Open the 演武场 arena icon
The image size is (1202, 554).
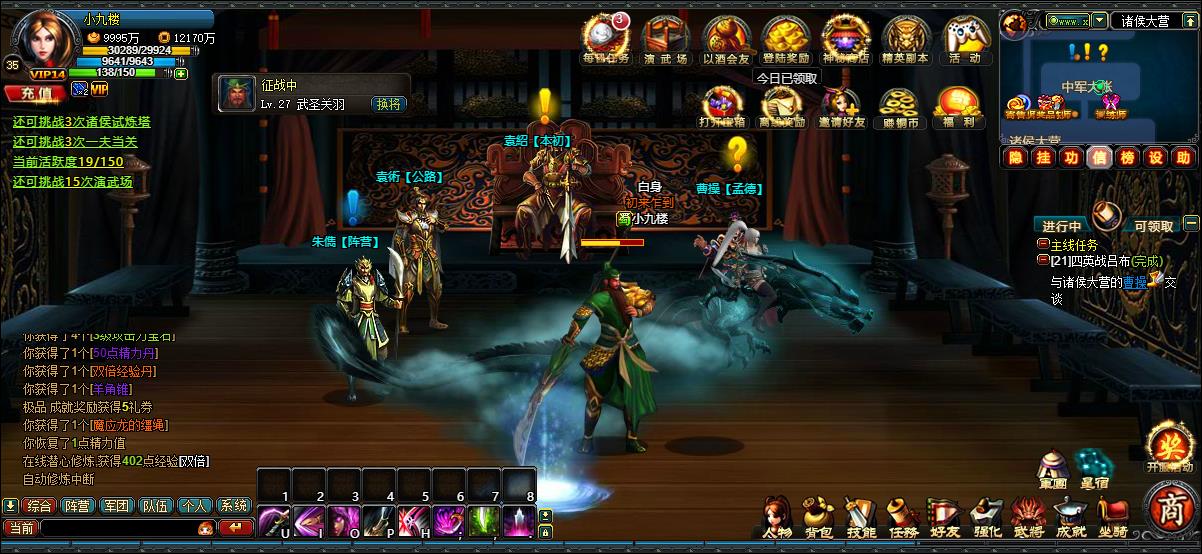pyautogui.click(x=665, y=38)
